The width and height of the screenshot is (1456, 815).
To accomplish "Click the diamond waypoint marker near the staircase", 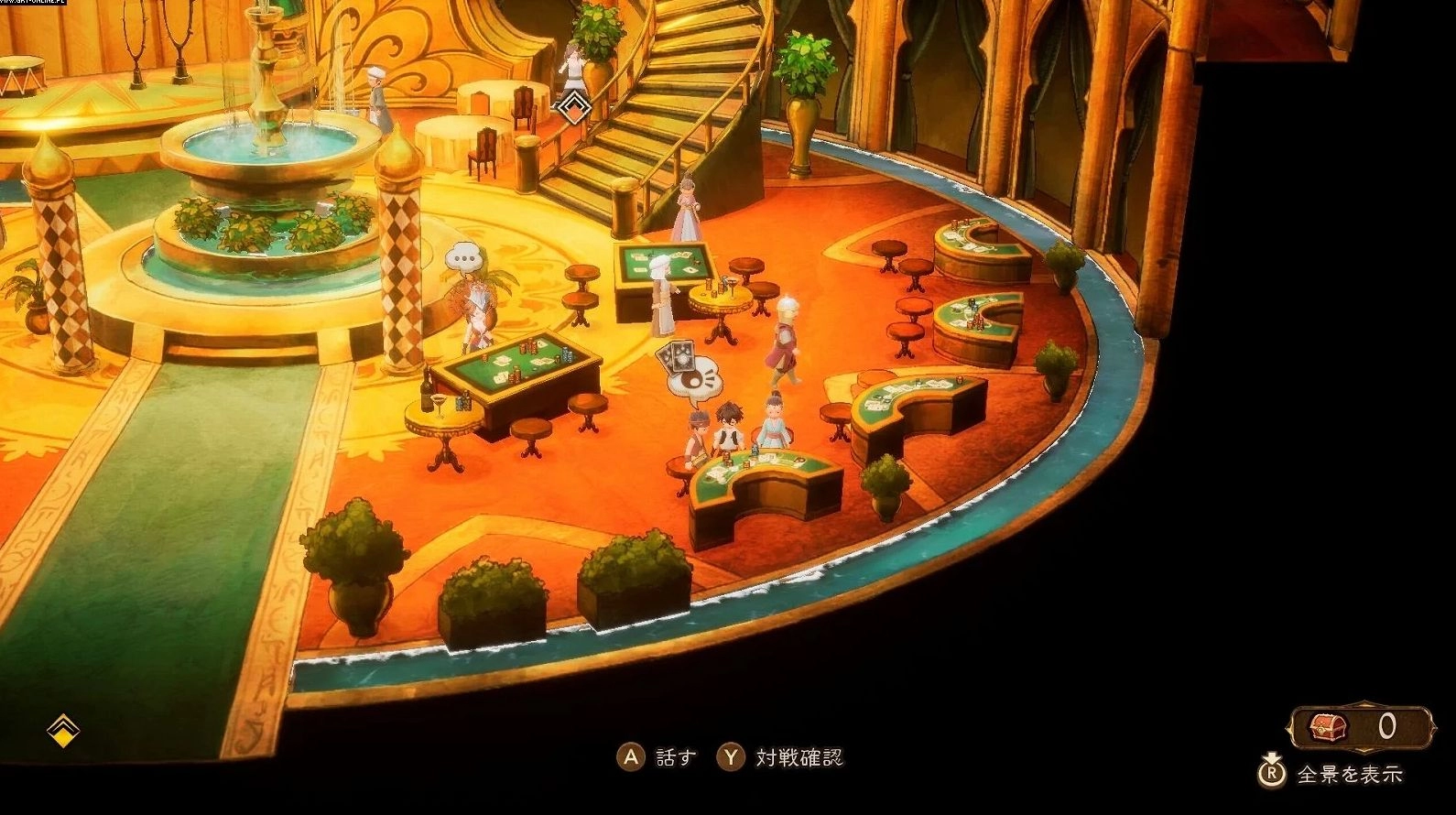I will (573, 106).
